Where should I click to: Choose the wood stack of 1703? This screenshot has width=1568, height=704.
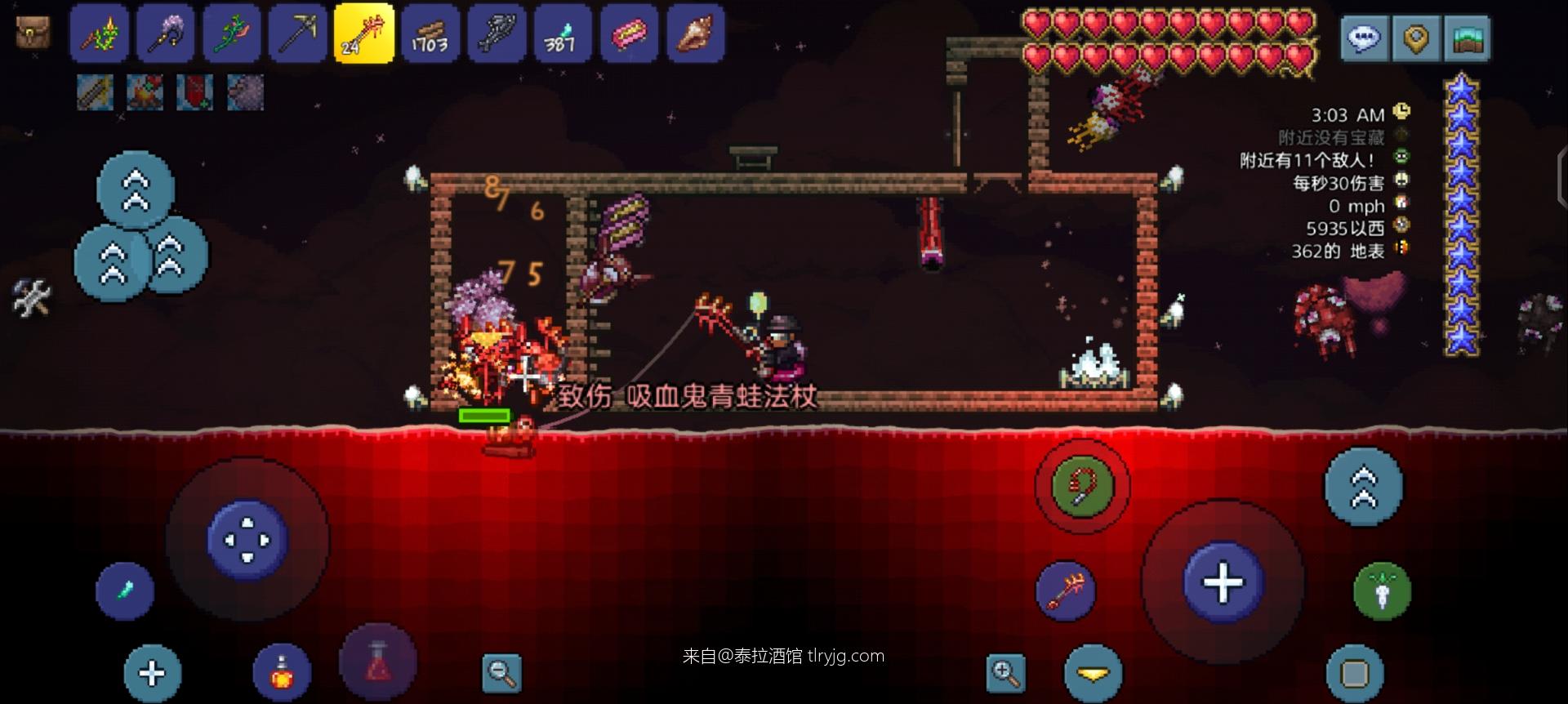pyautogui.click(x=430, y=34)
